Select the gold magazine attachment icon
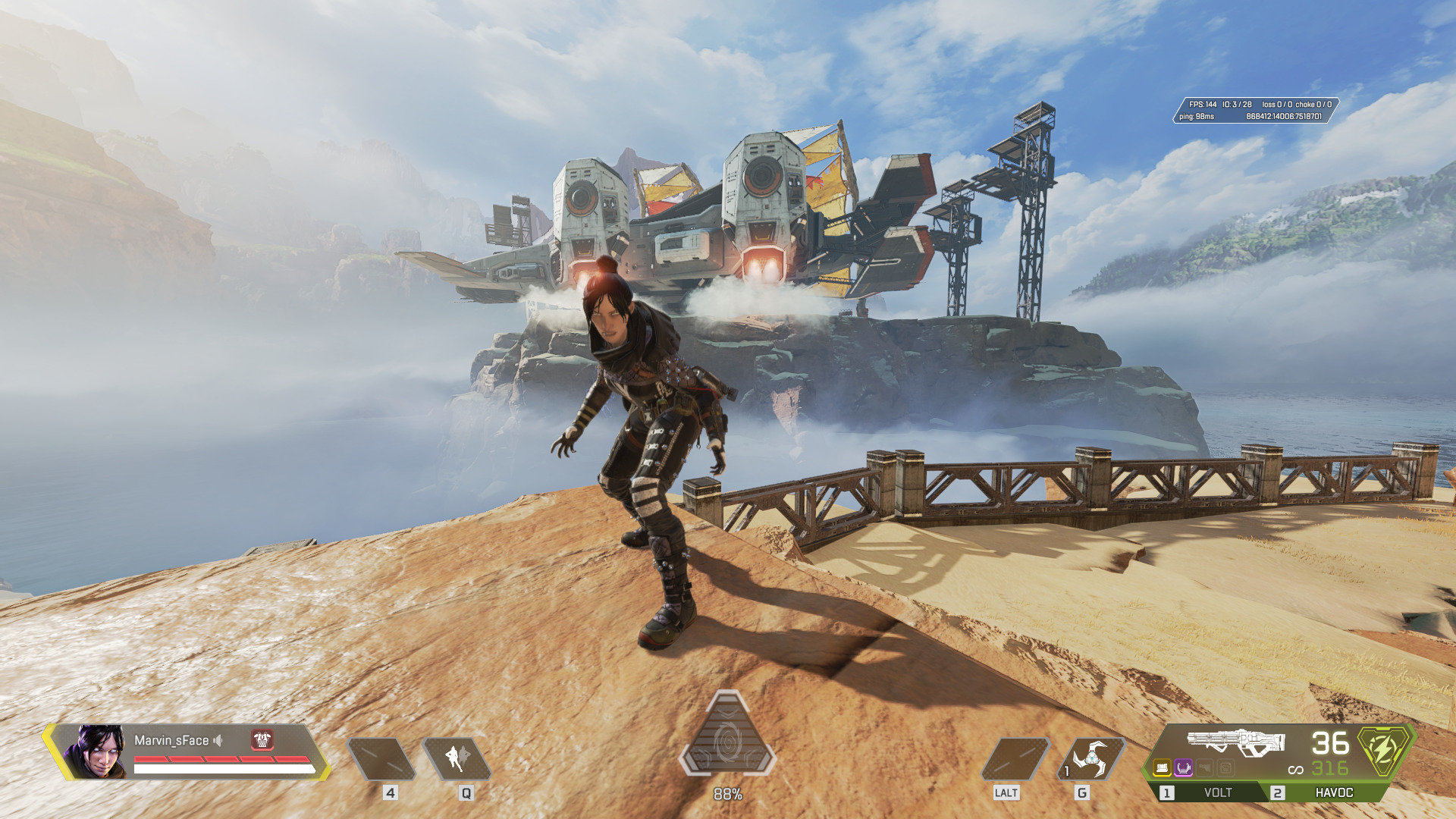This screenshot has height=819, width=1456. pos(1163,768)
